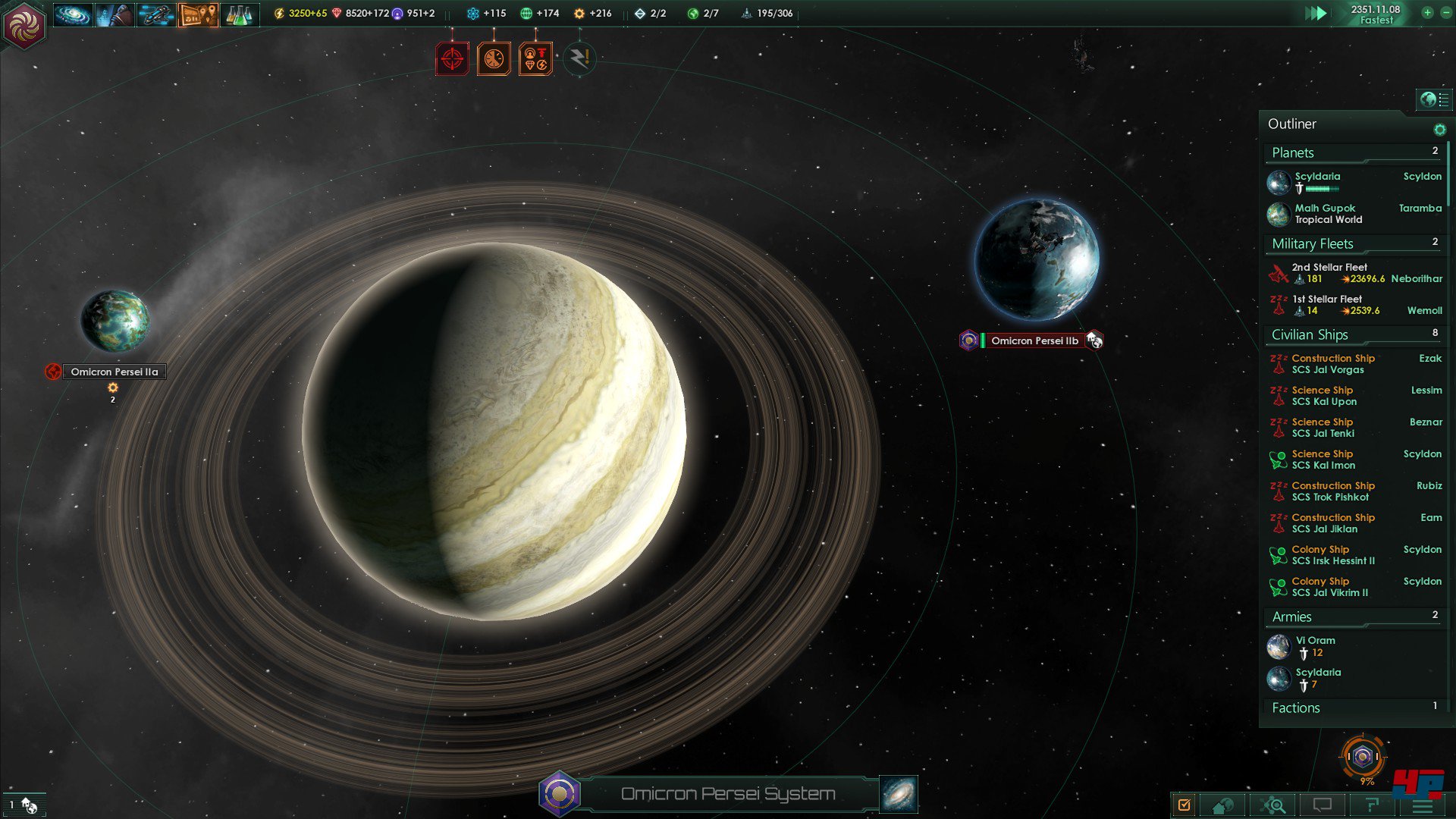This screenshot has width=1456, height=819.
Task: Open the empire emblem government panel
Action: tap(24, 25)
